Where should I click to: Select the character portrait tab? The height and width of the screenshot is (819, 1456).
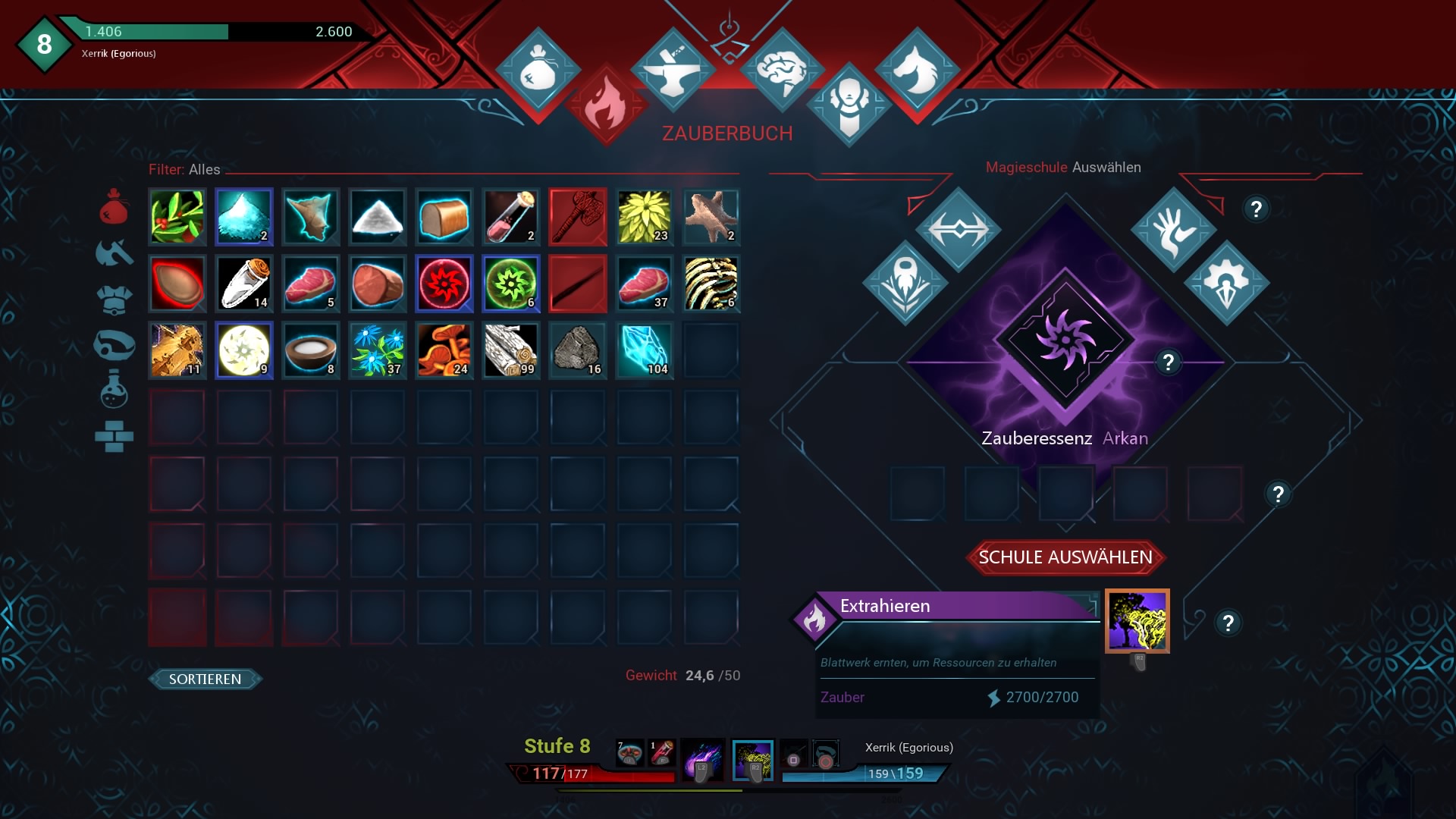[849, 105]
